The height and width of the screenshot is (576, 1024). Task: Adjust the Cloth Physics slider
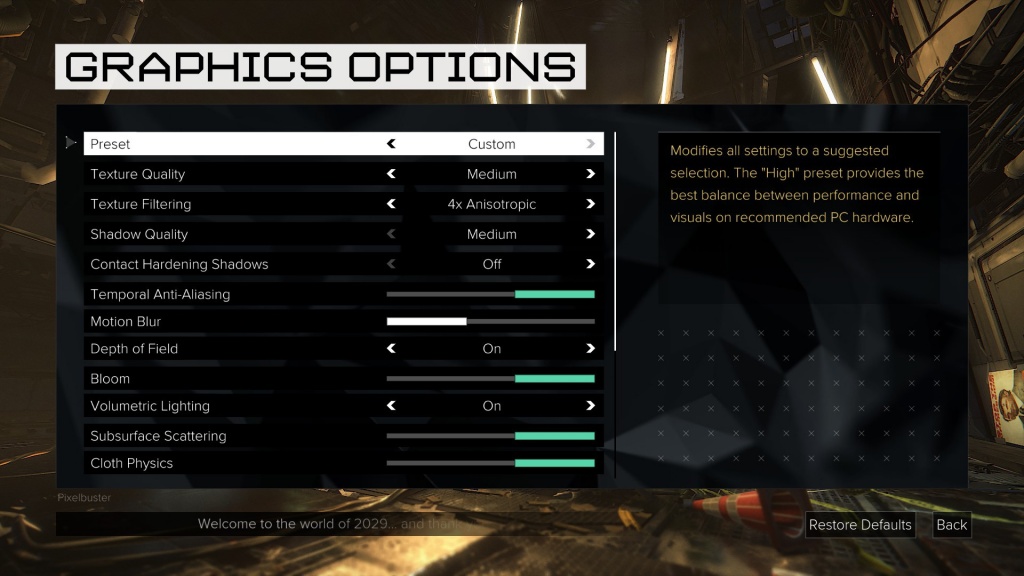(x=491, y=463)
